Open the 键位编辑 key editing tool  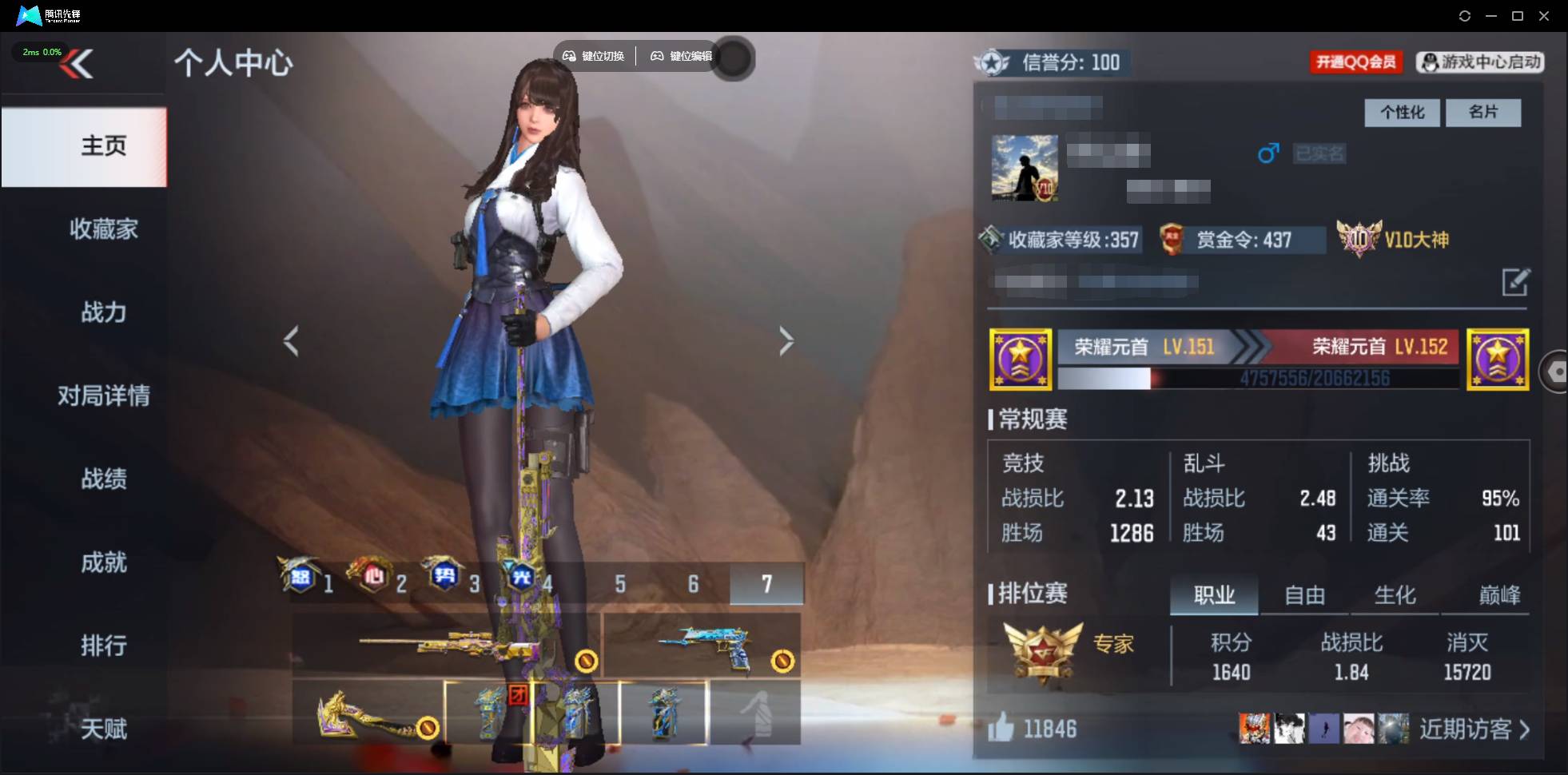pos(683,56)
